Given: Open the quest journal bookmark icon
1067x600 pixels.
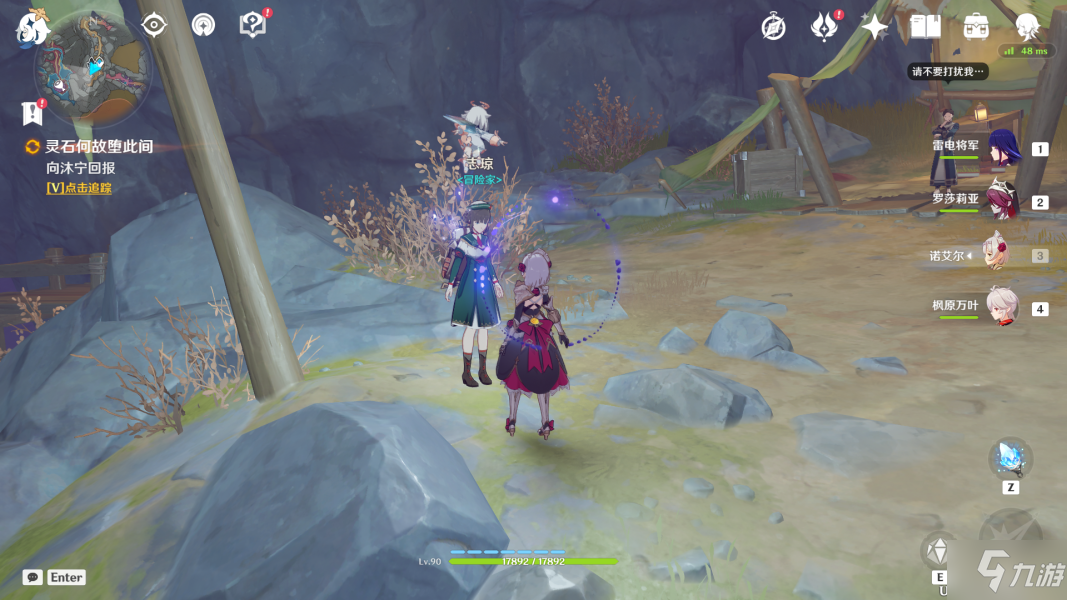Looking at the screenshot, I should pyautogui.click(x=31, y=112).
